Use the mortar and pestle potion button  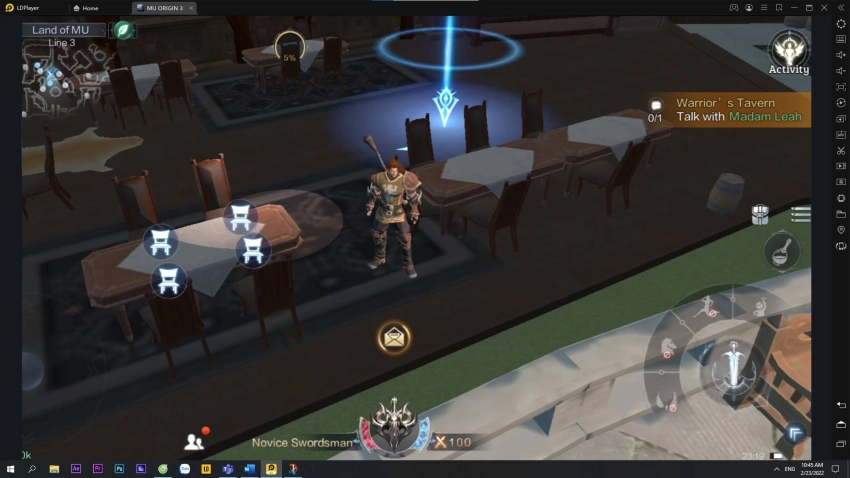tap(781, 251)
